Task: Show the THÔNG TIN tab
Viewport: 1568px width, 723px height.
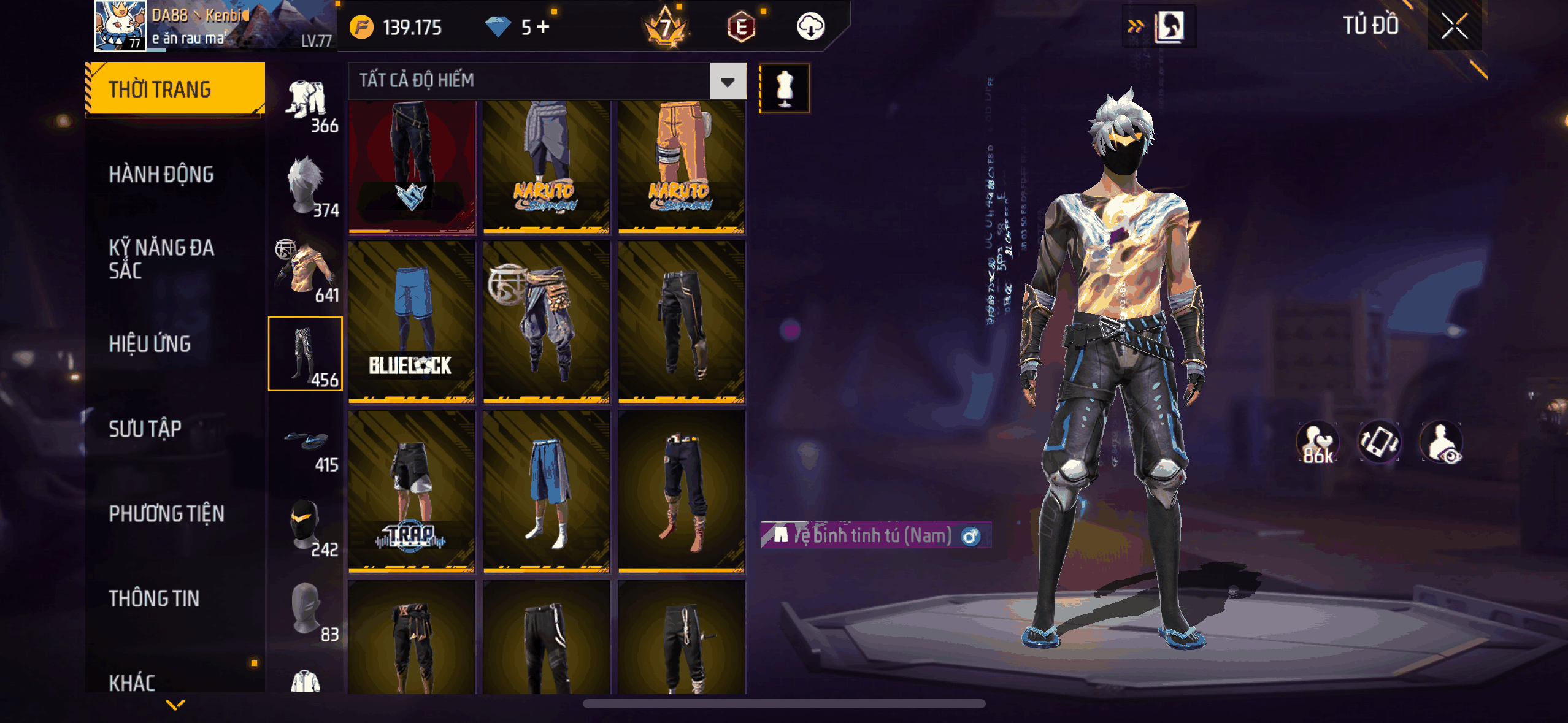Action: point(154,599)
